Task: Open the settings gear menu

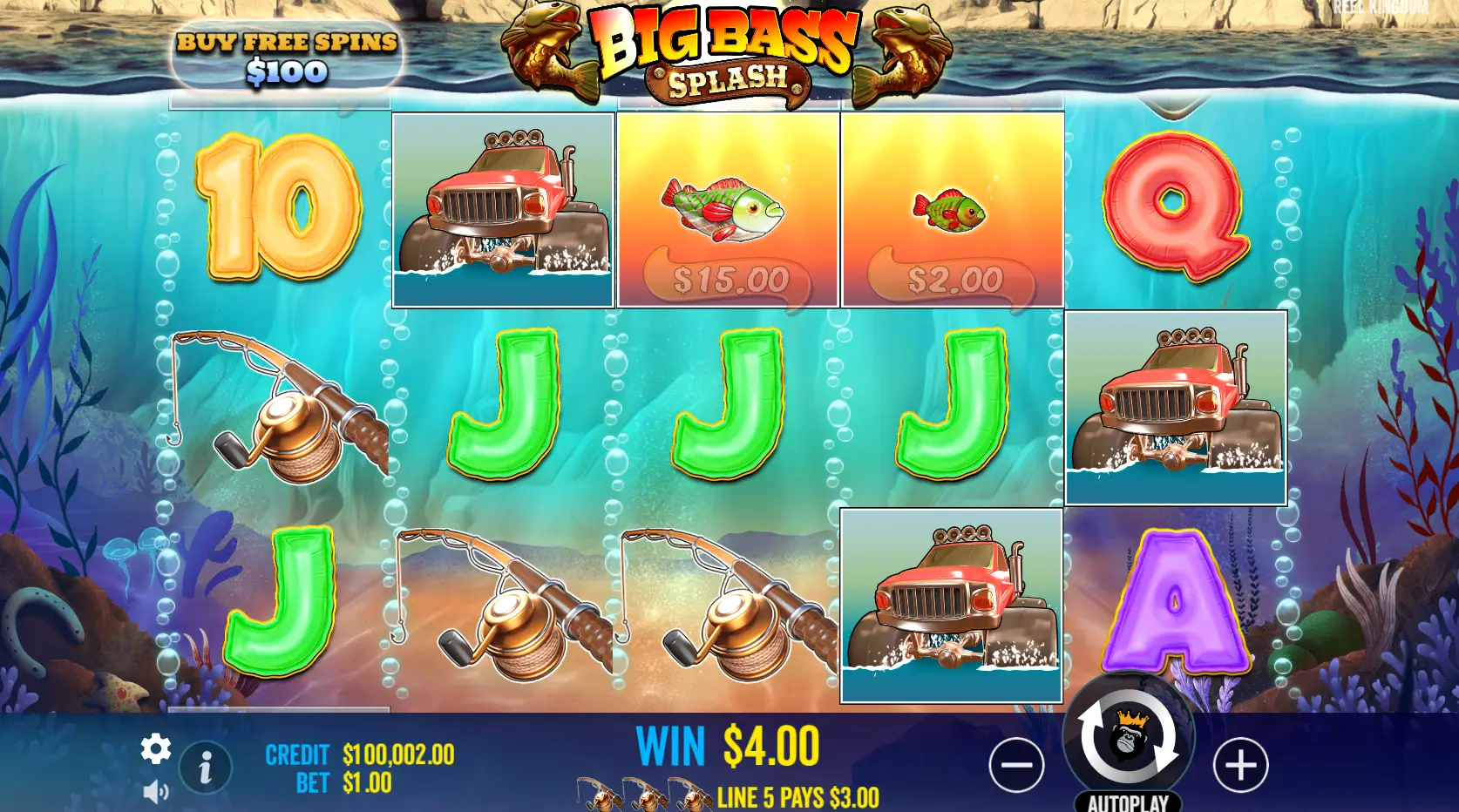Action: coord(155,748)
